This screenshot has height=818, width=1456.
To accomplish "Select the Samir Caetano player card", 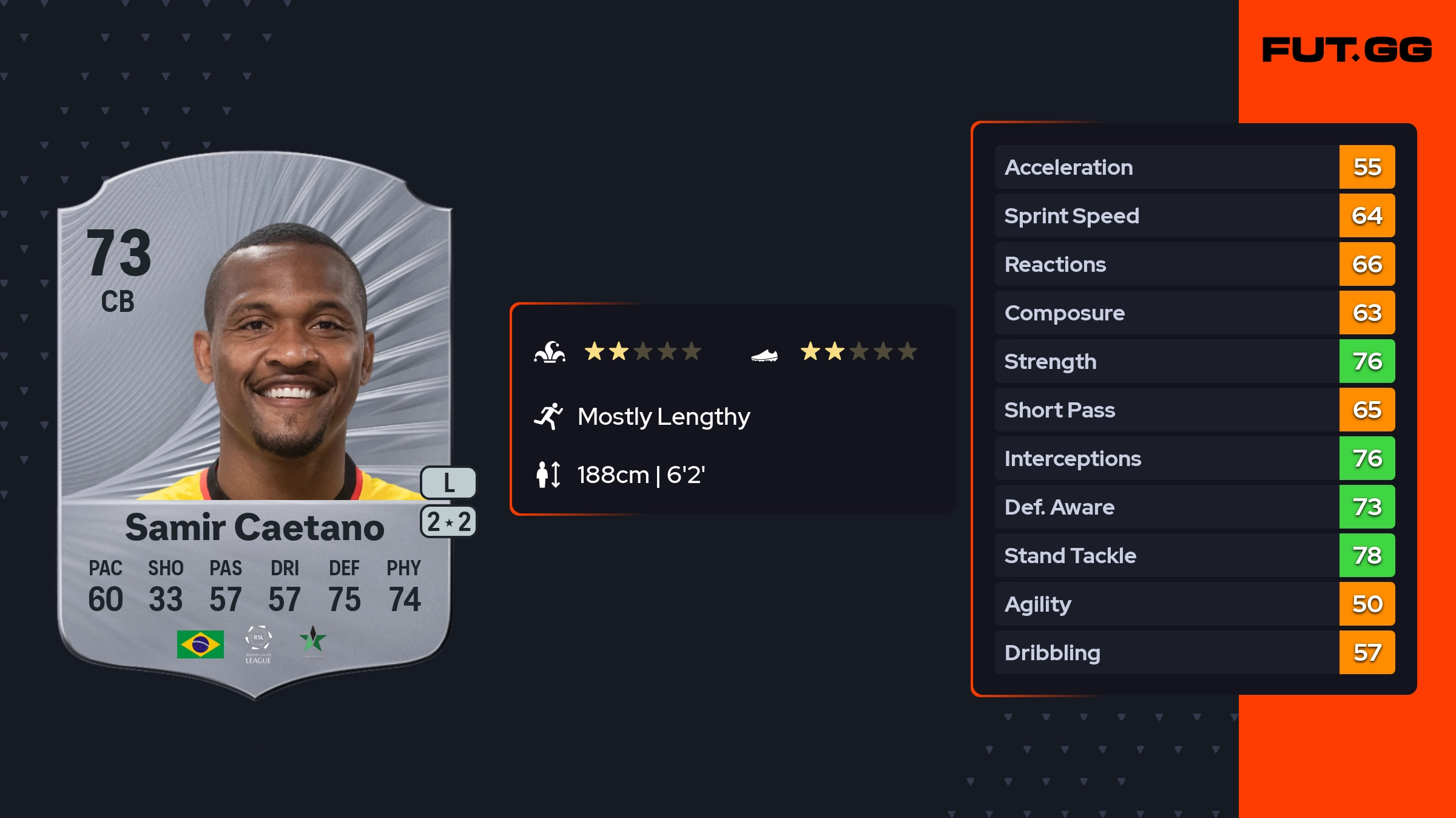I will (x=255, y=425).
